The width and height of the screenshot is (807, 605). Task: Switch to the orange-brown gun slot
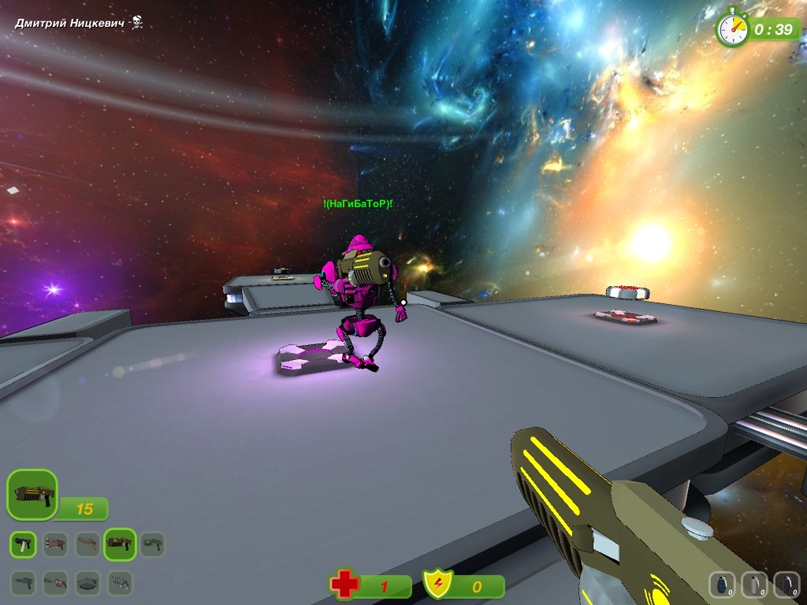[88, 544]
